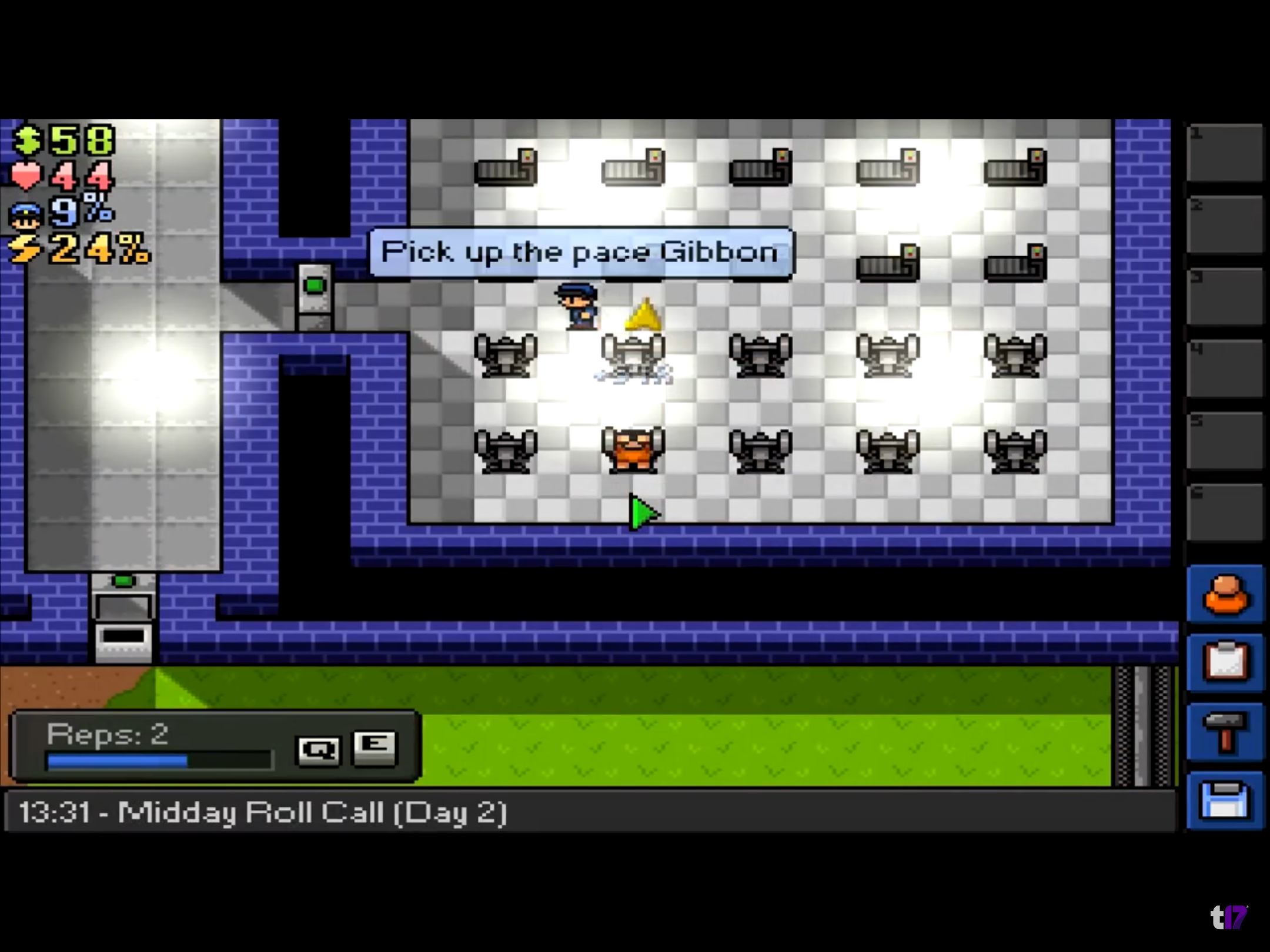Viewport: 1270px width, 952px height.
Task: Open the clipboard journal button
Action: pyautogui.click(x=1225, y=663)
